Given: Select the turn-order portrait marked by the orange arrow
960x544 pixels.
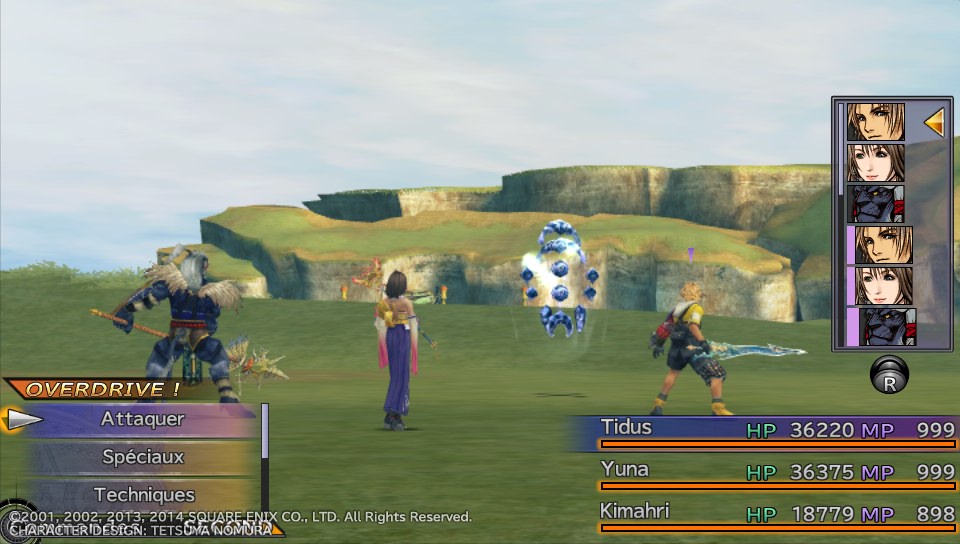Looking at the screenshot, I should tap(876, 122).
